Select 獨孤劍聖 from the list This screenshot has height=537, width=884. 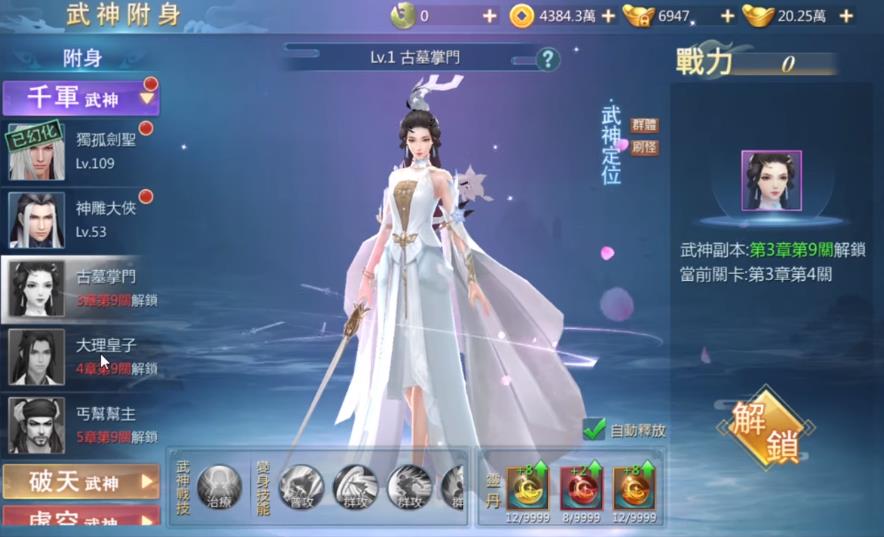pos(81,151)
